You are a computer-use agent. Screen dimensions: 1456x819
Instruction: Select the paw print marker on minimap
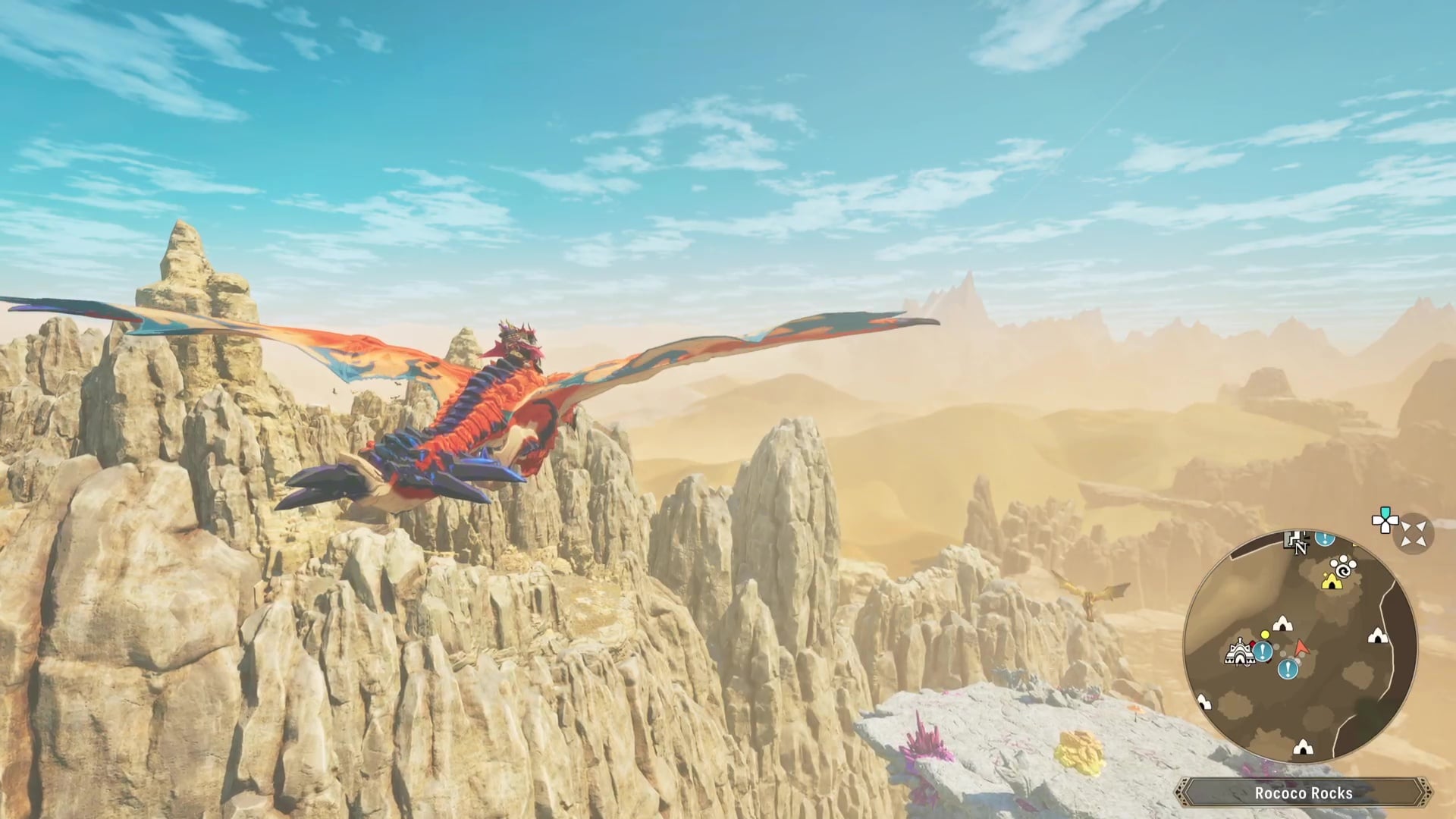(x=1344, y=565)
